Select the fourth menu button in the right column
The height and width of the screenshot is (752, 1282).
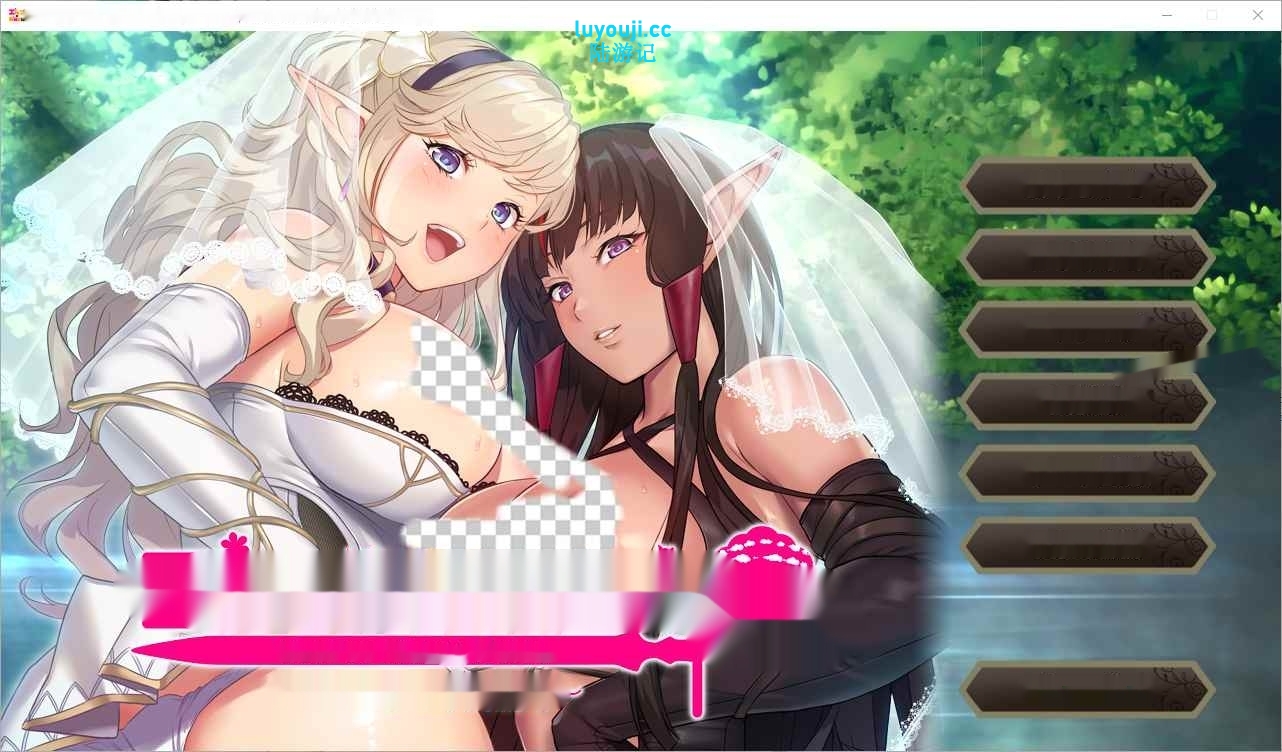[1087, 401]
